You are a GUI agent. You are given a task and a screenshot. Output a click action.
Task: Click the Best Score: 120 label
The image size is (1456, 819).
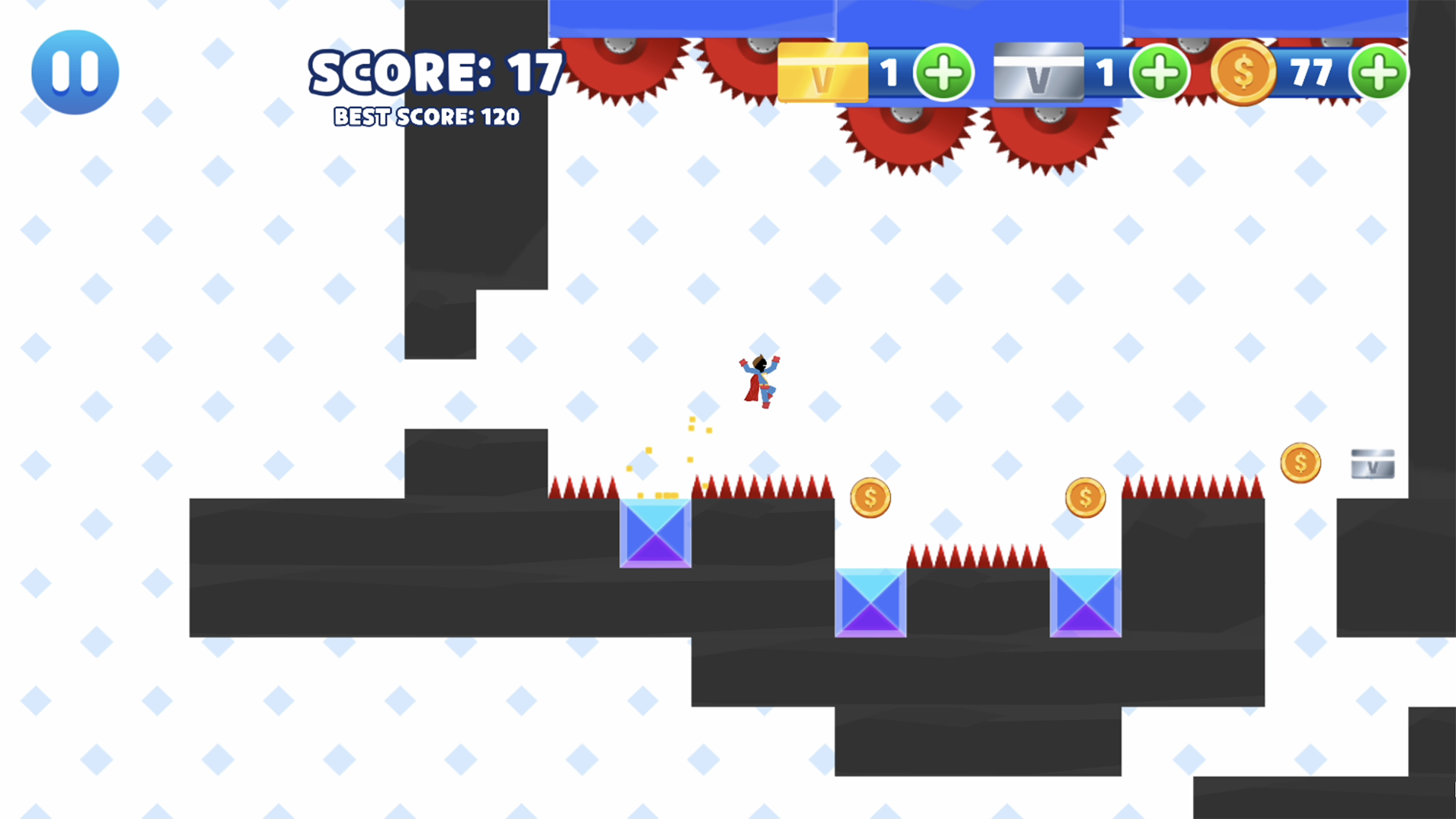pyautogui.click(x=425, y=117)
